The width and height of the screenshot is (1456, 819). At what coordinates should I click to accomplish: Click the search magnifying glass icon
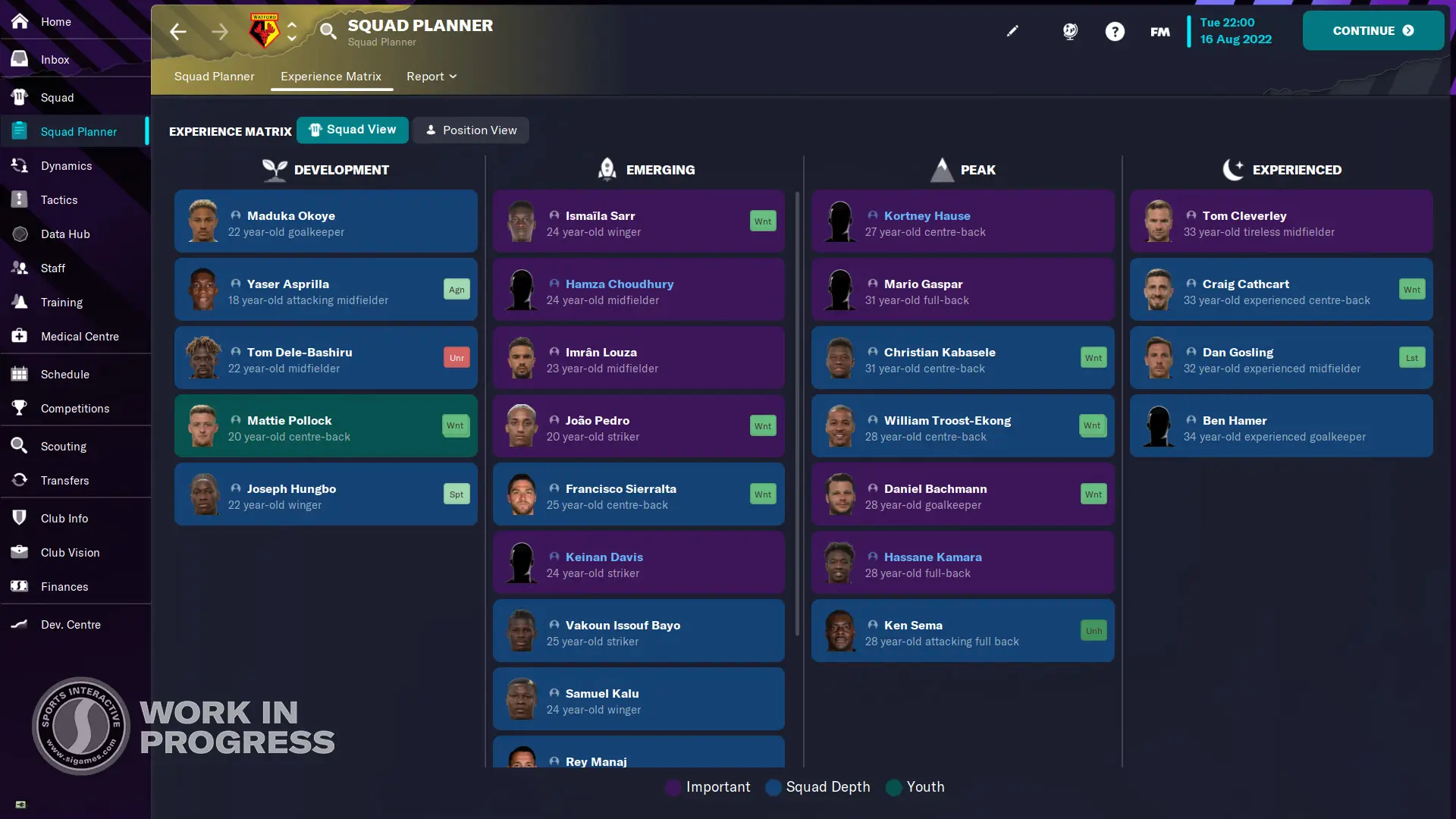point(328,31)
